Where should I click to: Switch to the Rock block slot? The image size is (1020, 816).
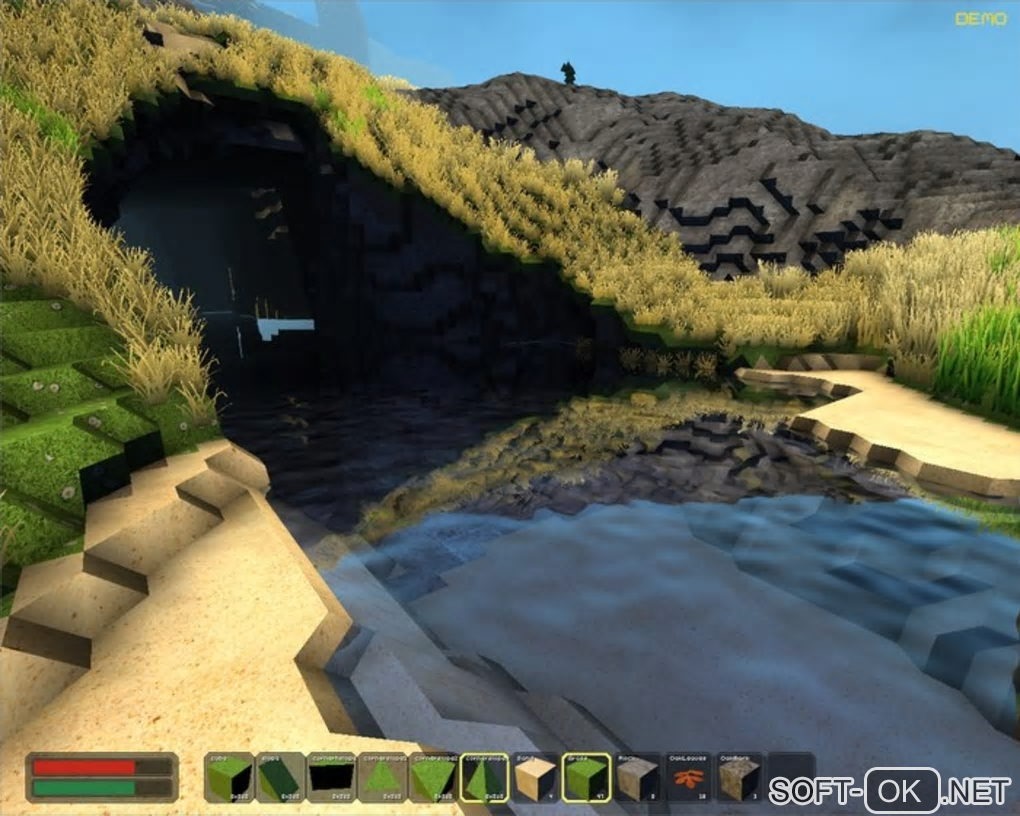tap(638, 777)
